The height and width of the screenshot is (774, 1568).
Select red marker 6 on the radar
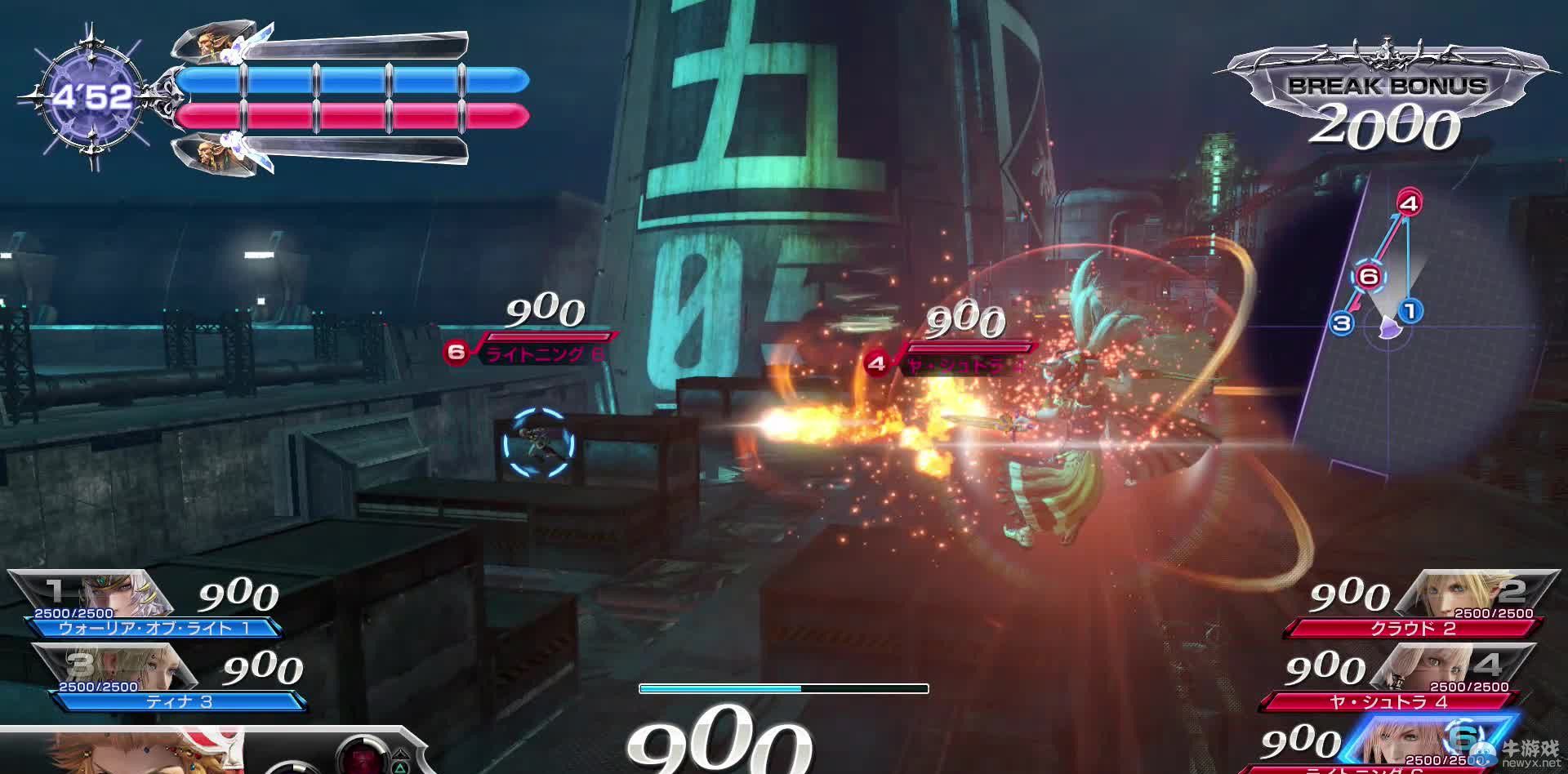(1368, 277)
